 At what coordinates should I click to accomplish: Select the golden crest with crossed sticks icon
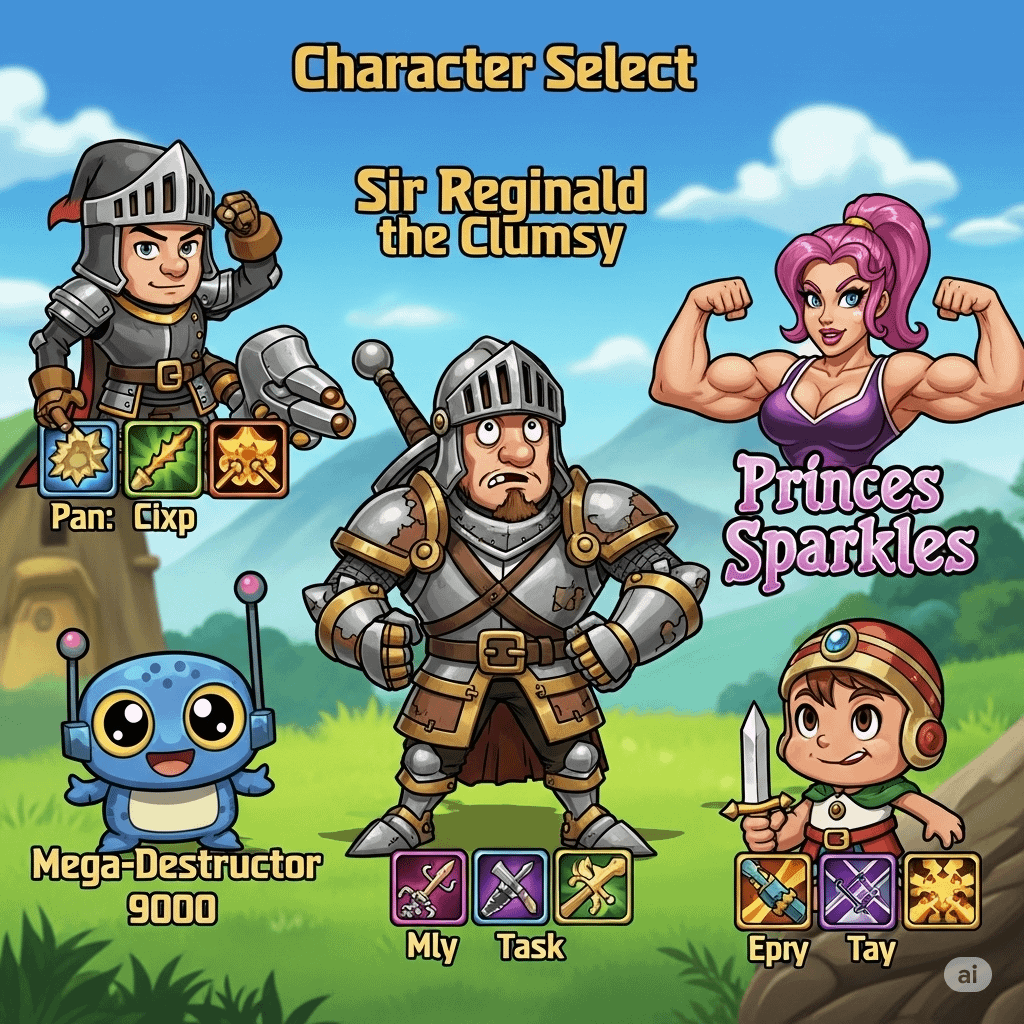pos(247,459)
